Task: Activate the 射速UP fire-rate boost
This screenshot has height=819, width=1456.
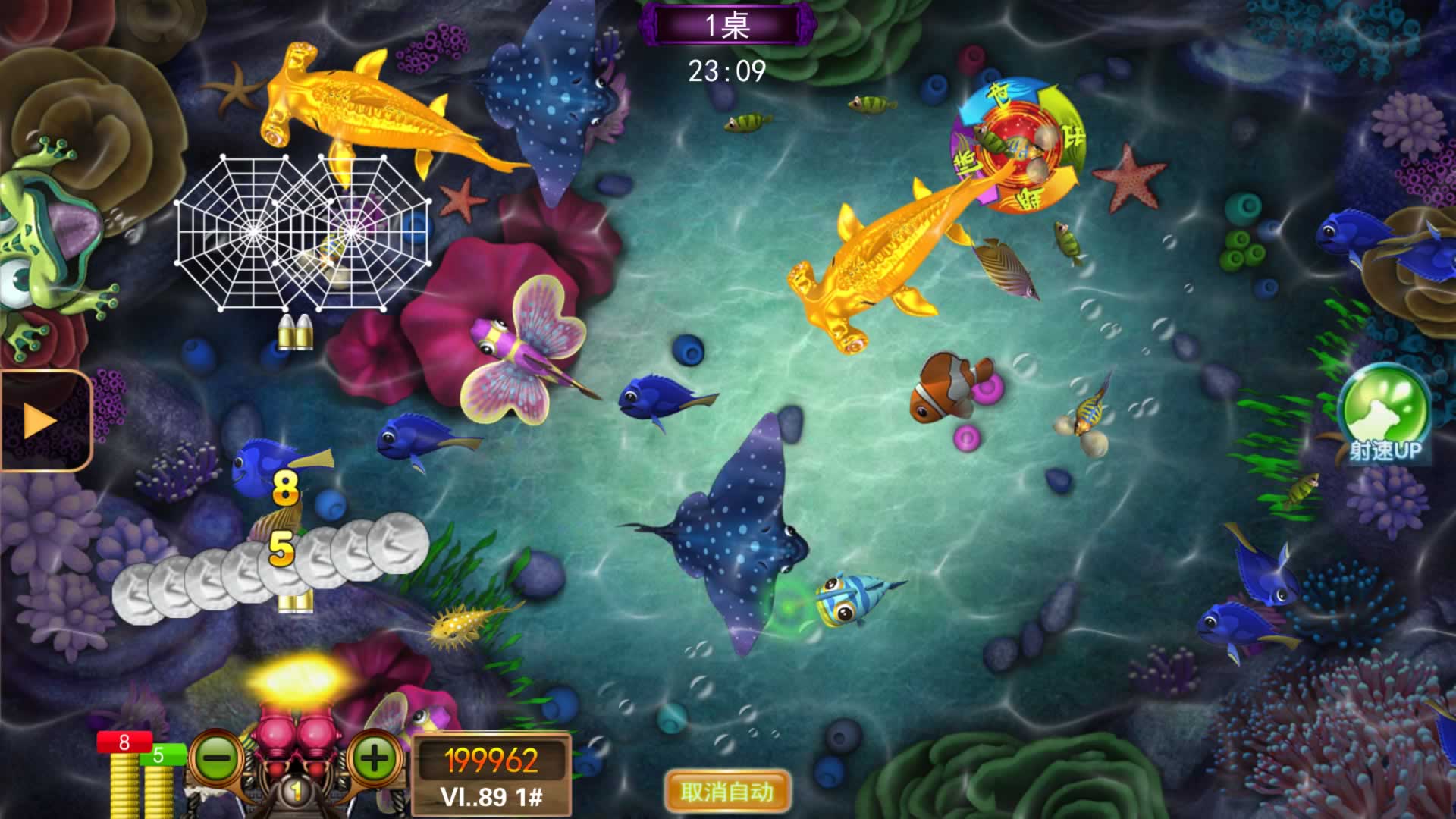Action: pyautogui.click(x=1384, y=413)
